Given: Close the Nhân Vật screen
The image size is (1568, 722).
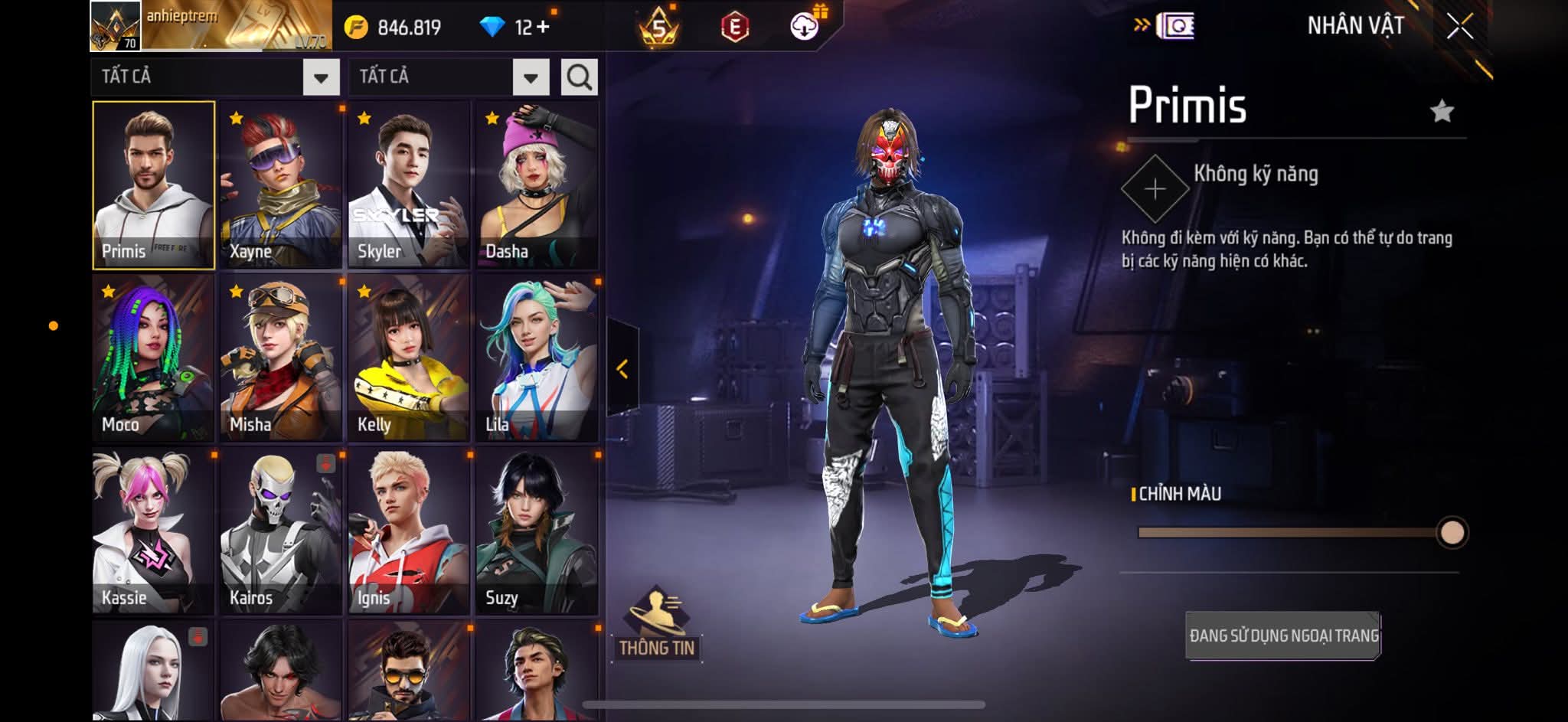Looking at the screenshot, I should [1459, 27].
